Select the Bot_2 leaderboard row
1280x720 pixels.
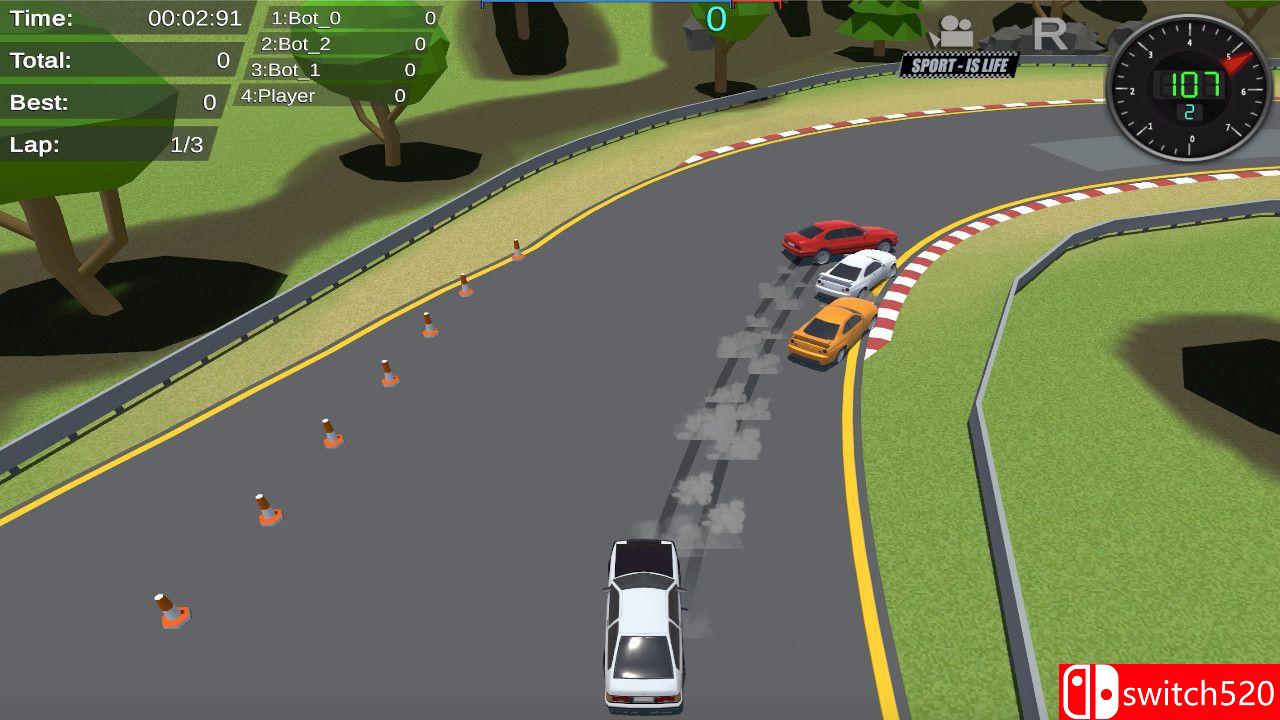342,44
